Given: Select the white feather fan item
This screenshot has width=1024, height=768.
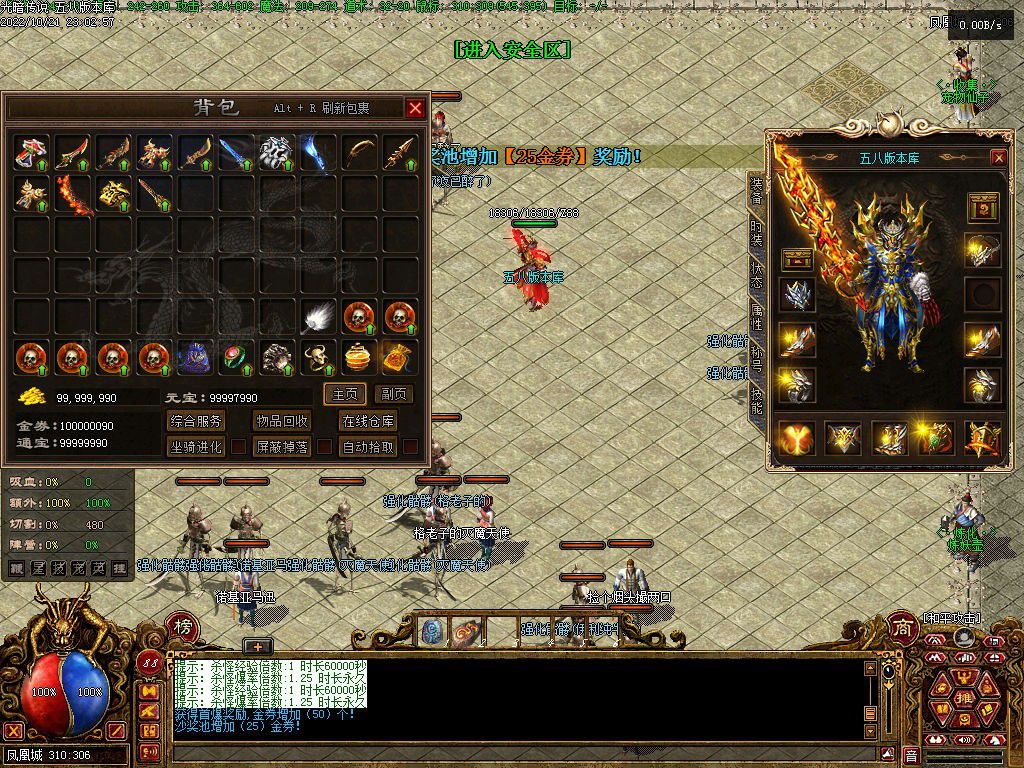Looking at the screenshot, I should point(319,317).
